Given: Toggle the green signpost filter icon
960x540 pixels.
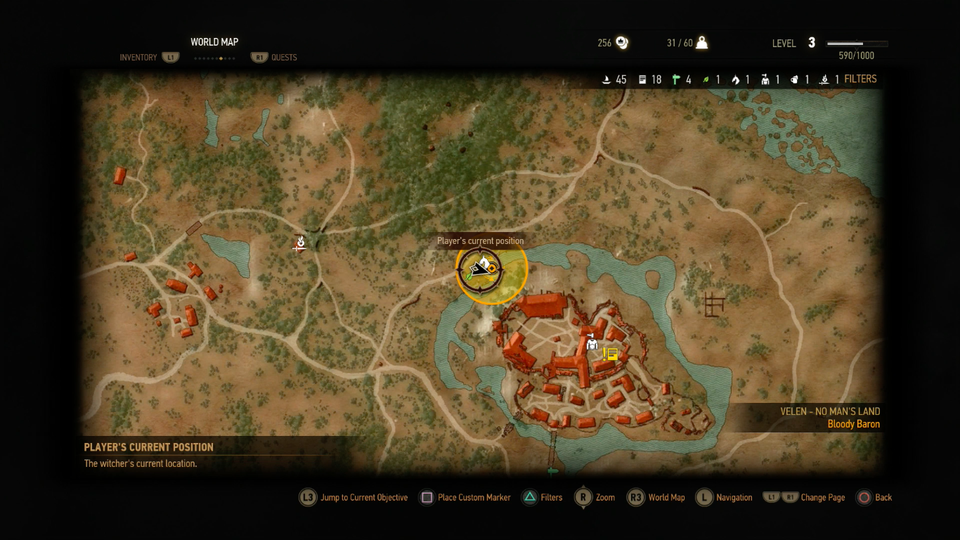Looking at the screenshot, I should 676,79.
